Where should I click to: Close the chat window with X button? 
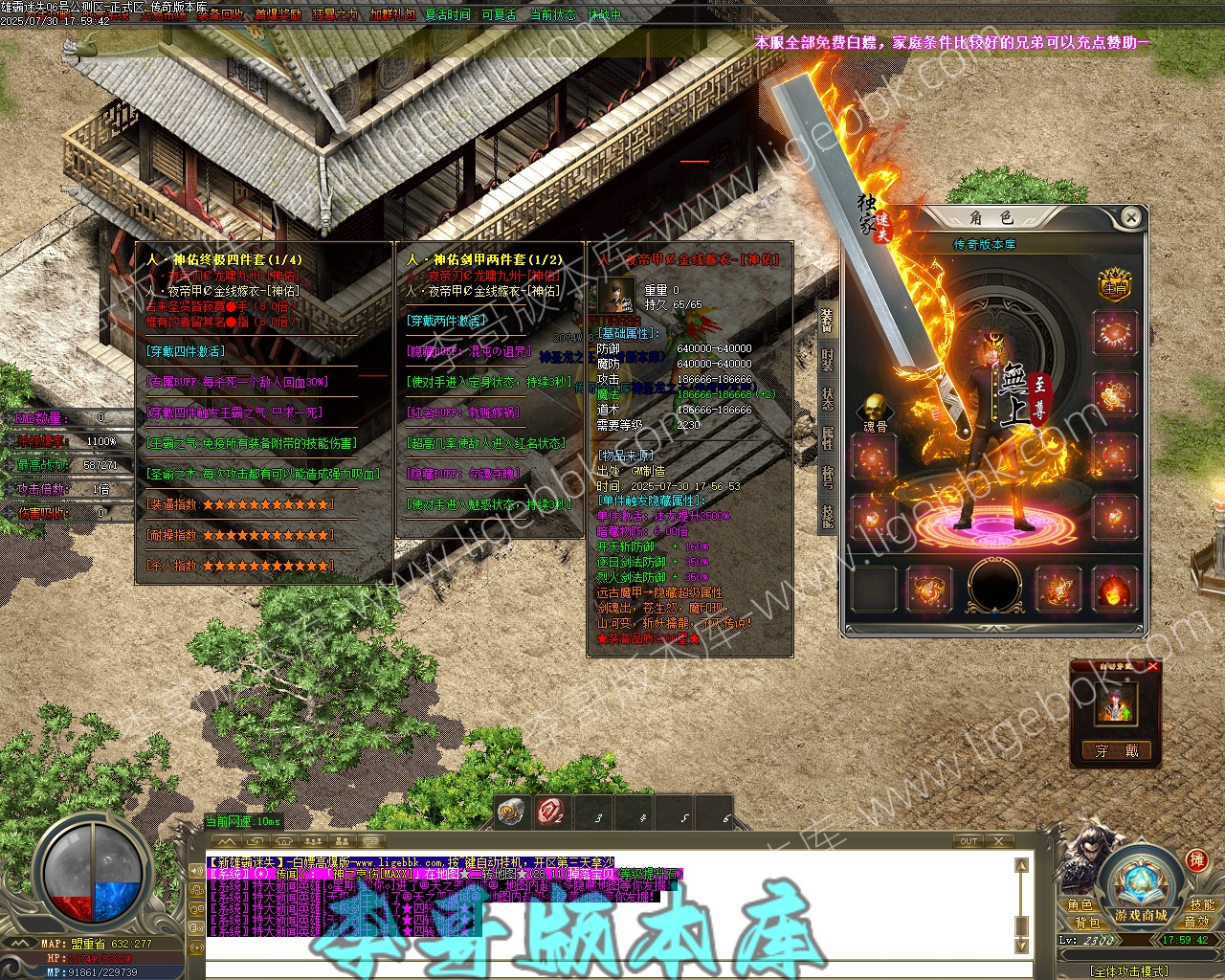[999, 841]
